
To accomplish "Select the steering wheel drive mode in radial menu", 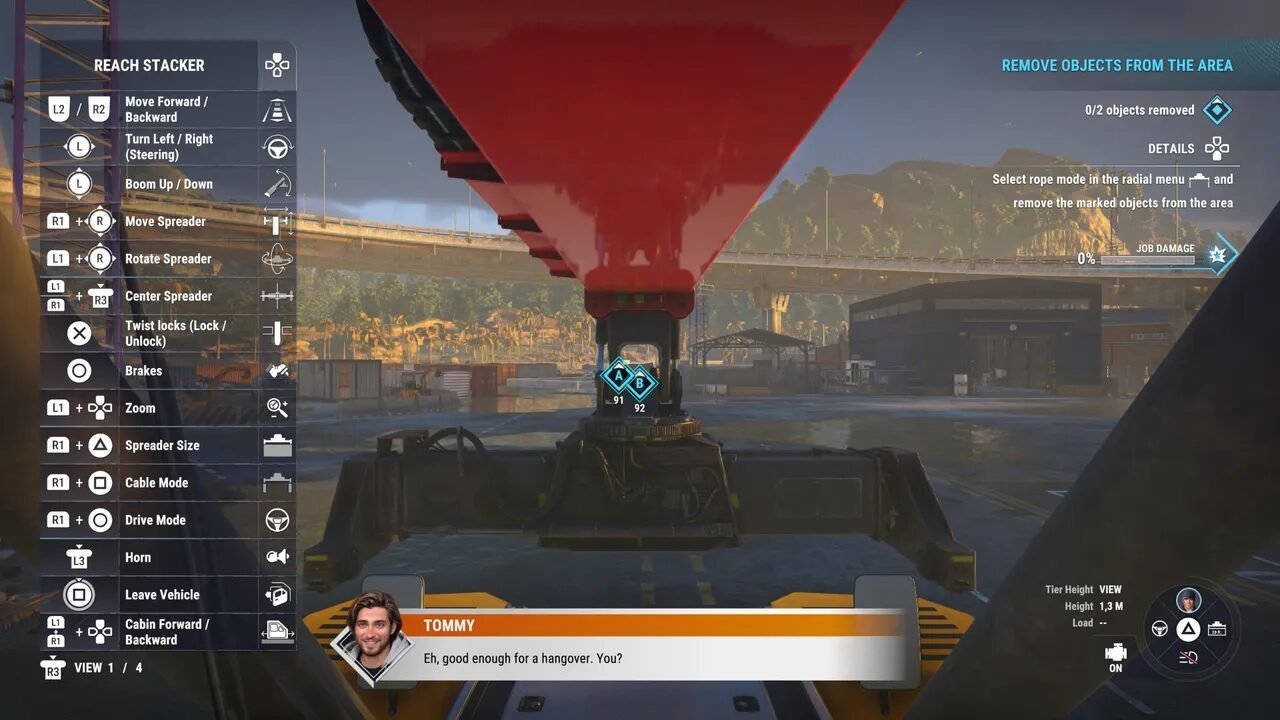I will pos(1160,629).
